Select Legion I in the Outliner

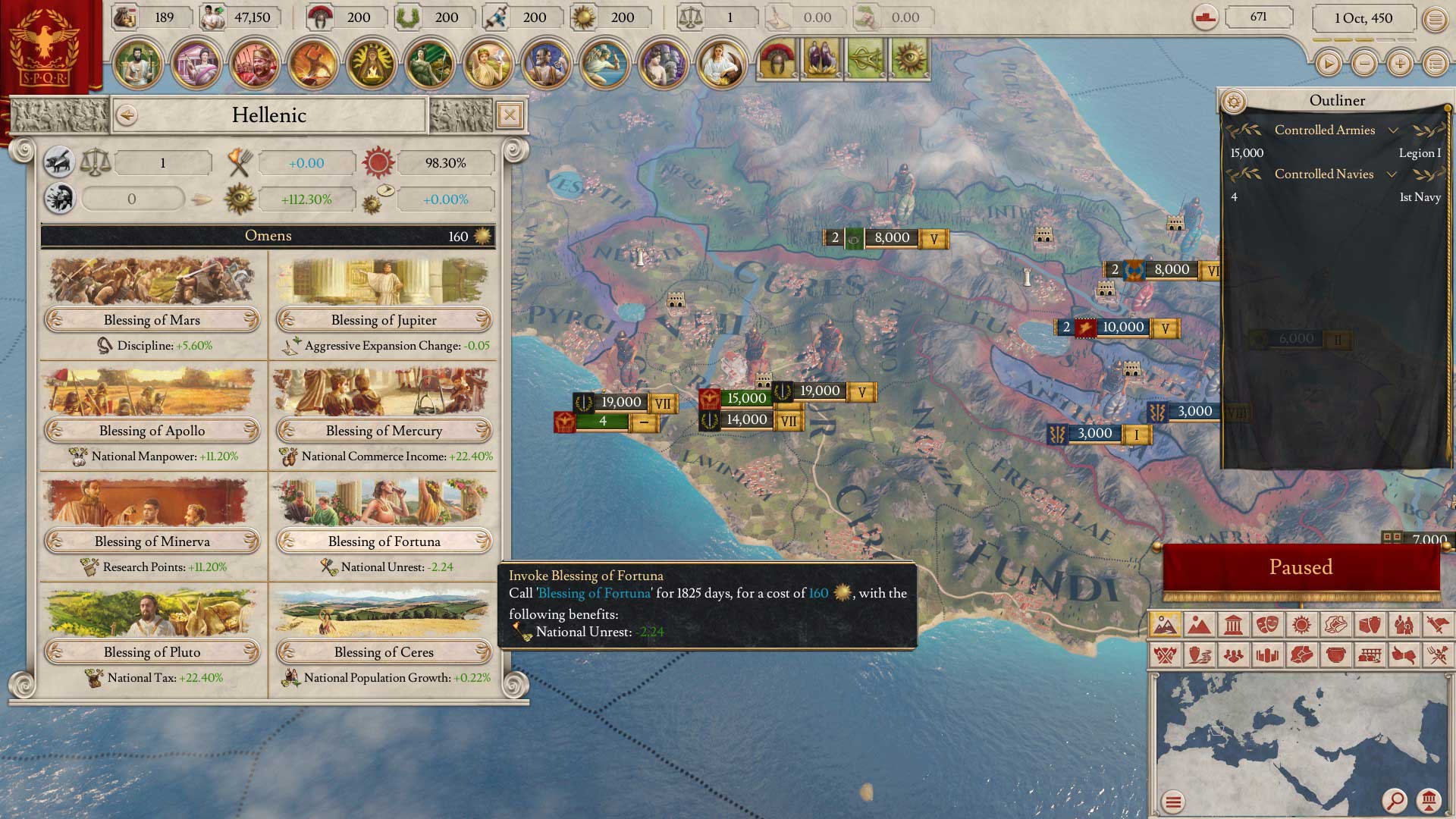[x=1335, y=153]
